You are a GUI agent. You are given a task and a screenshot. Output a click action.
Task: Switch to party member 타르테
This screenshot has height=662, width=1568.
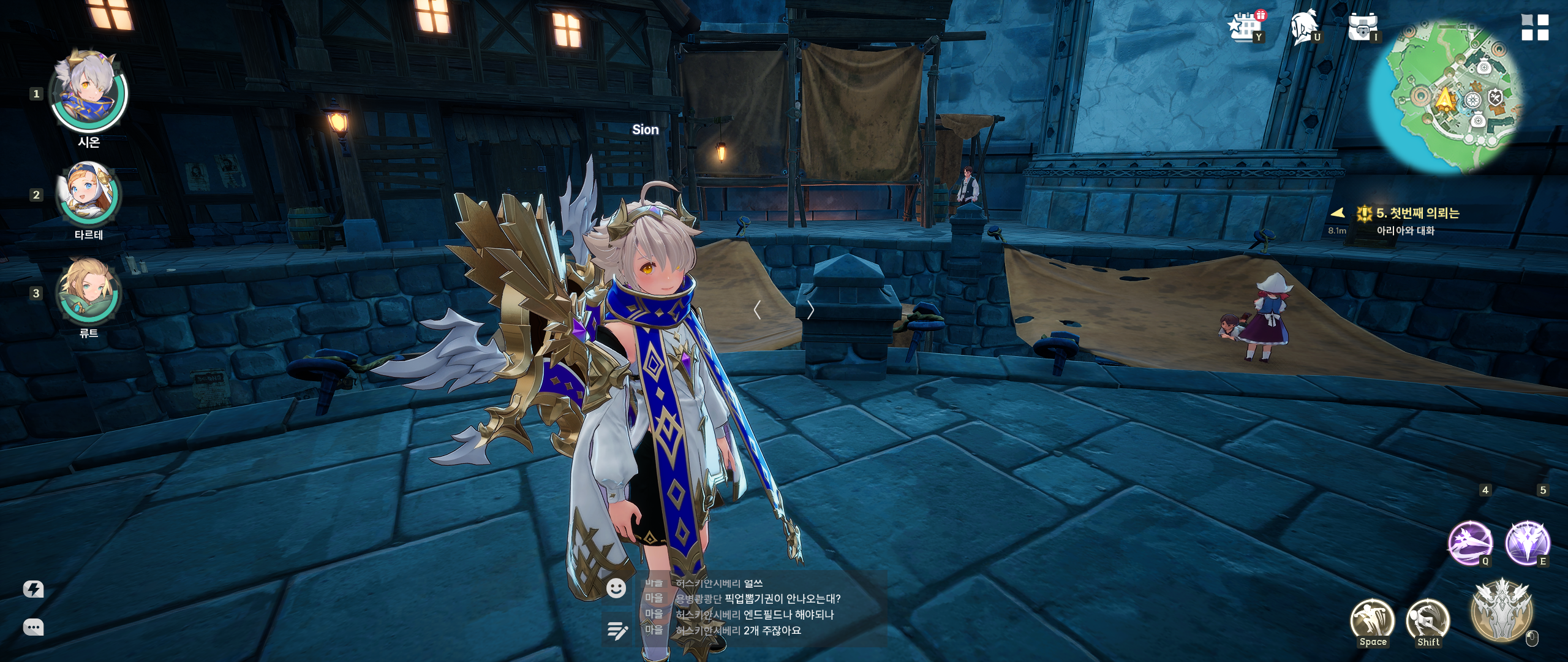pyautogui.click(x=88, y=194)
